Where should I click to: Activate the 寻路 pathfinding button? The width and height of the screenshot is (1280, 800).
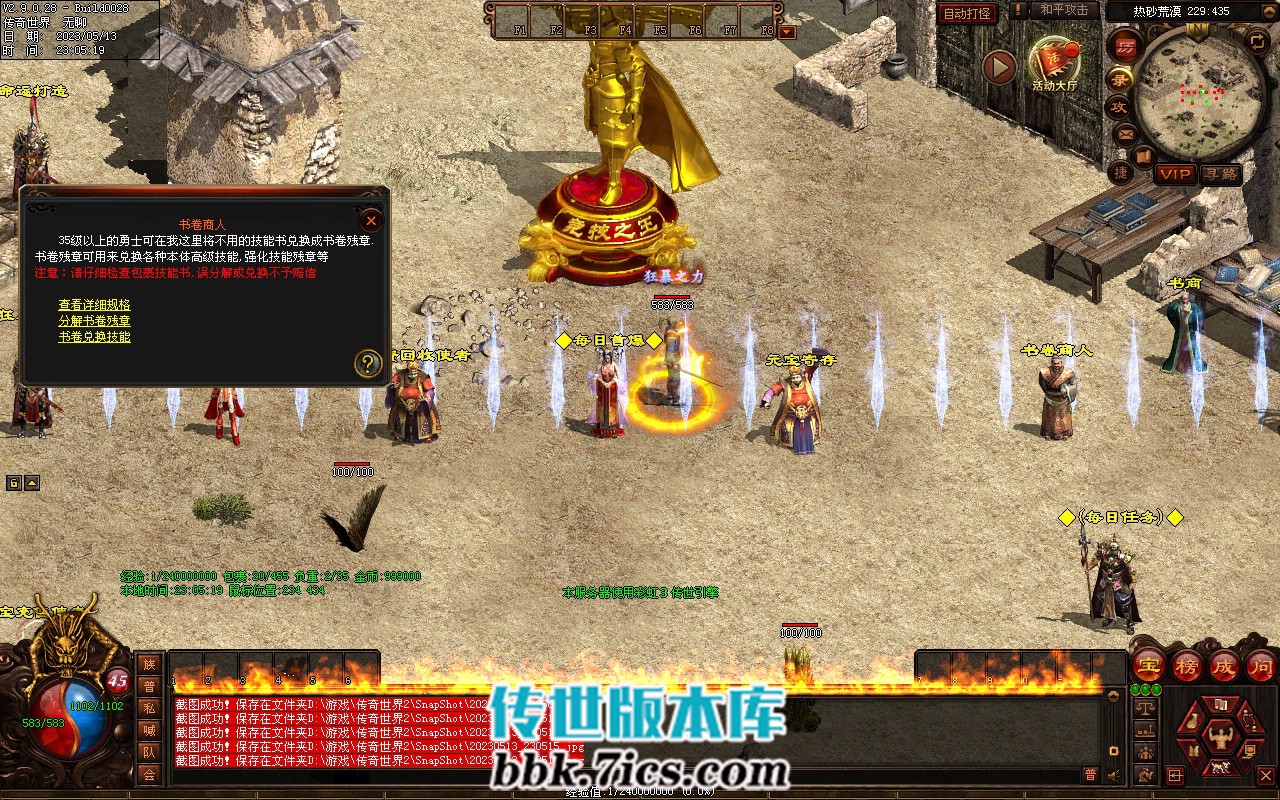[x=1220, y=174]
